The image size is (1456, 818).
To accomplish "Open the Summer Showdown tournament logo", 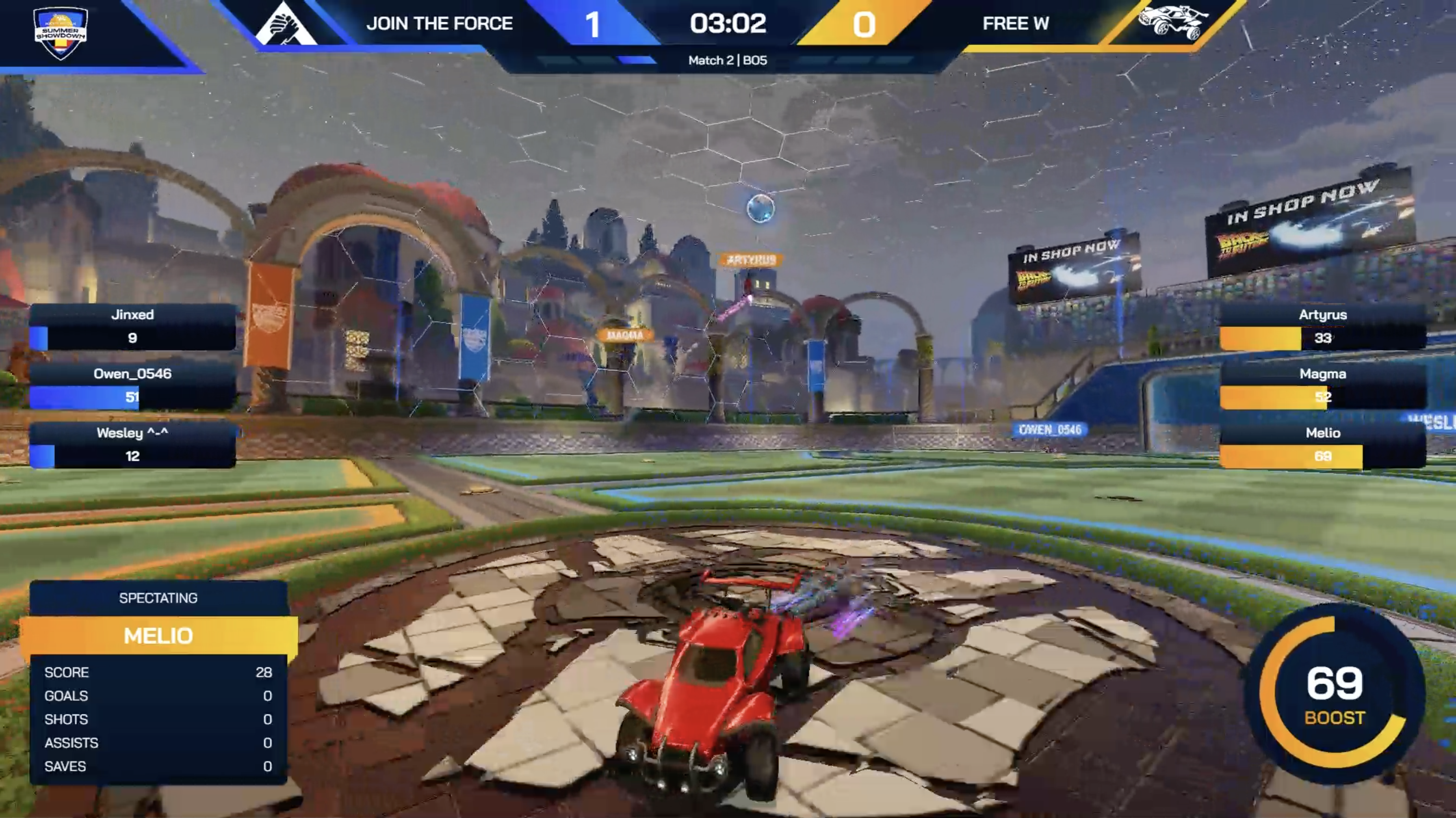I will coord(61,33).
